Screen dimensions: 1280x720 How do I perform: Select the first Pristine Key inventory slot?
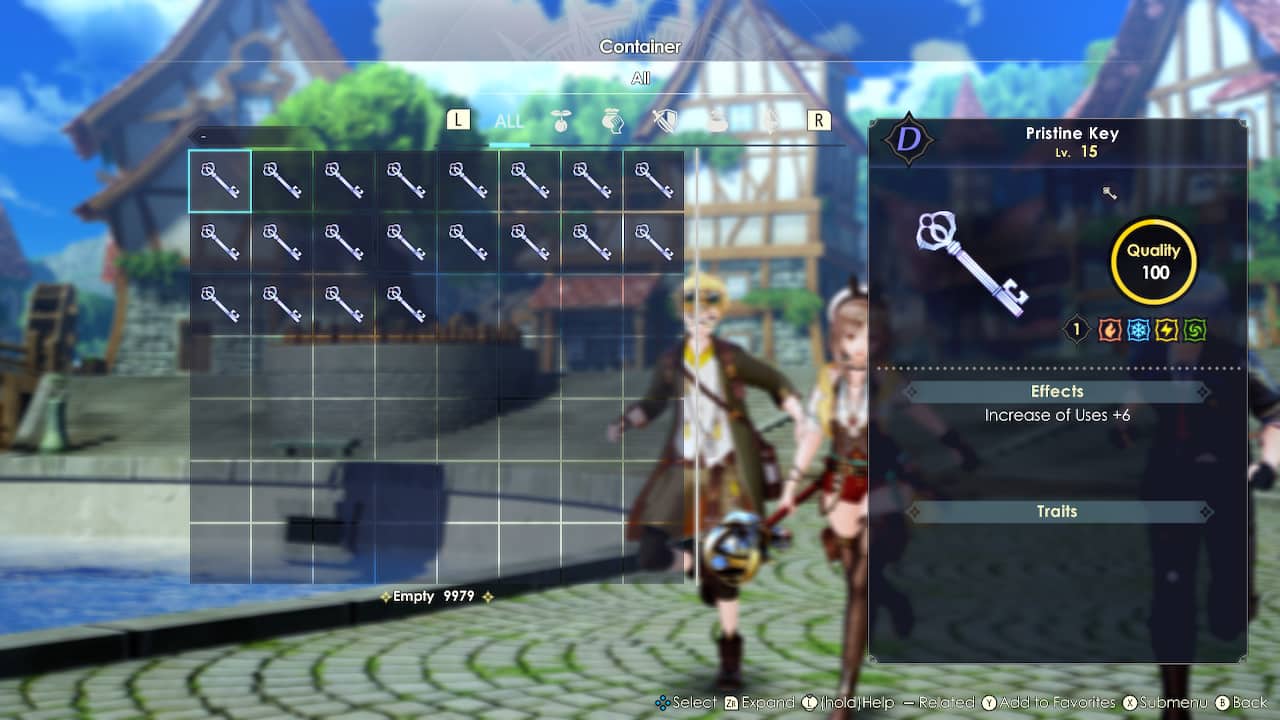click(219, 181)
